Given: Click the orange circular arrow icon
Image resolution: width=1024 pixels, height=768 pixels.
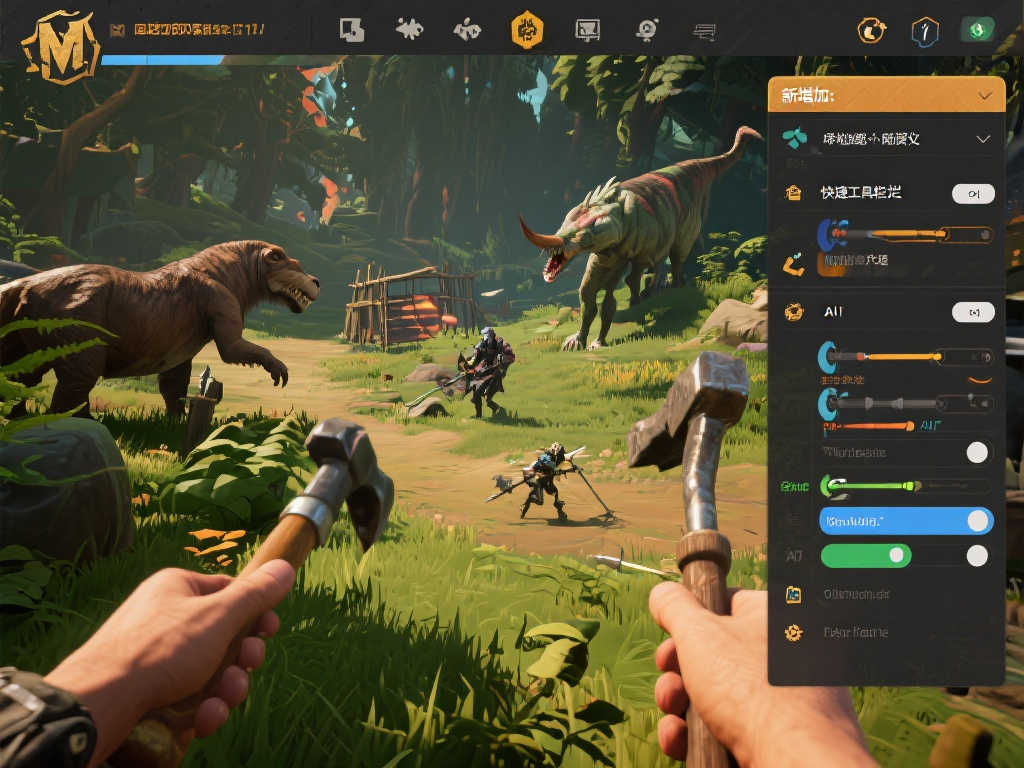Looking at the screenshot, I should click(x=871, y=31).
